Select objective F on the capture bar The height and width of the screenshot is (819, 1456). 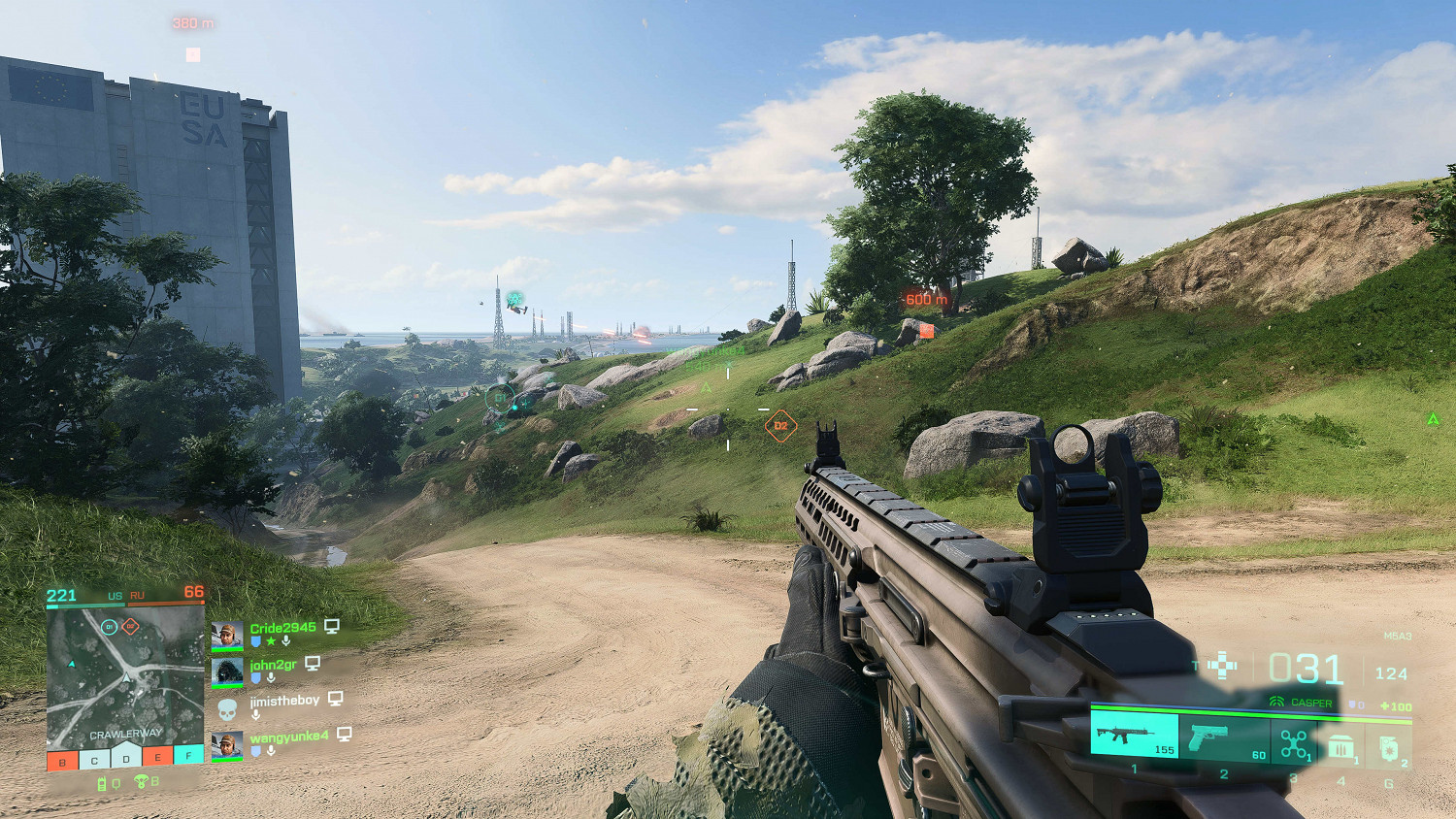point(189,754)
